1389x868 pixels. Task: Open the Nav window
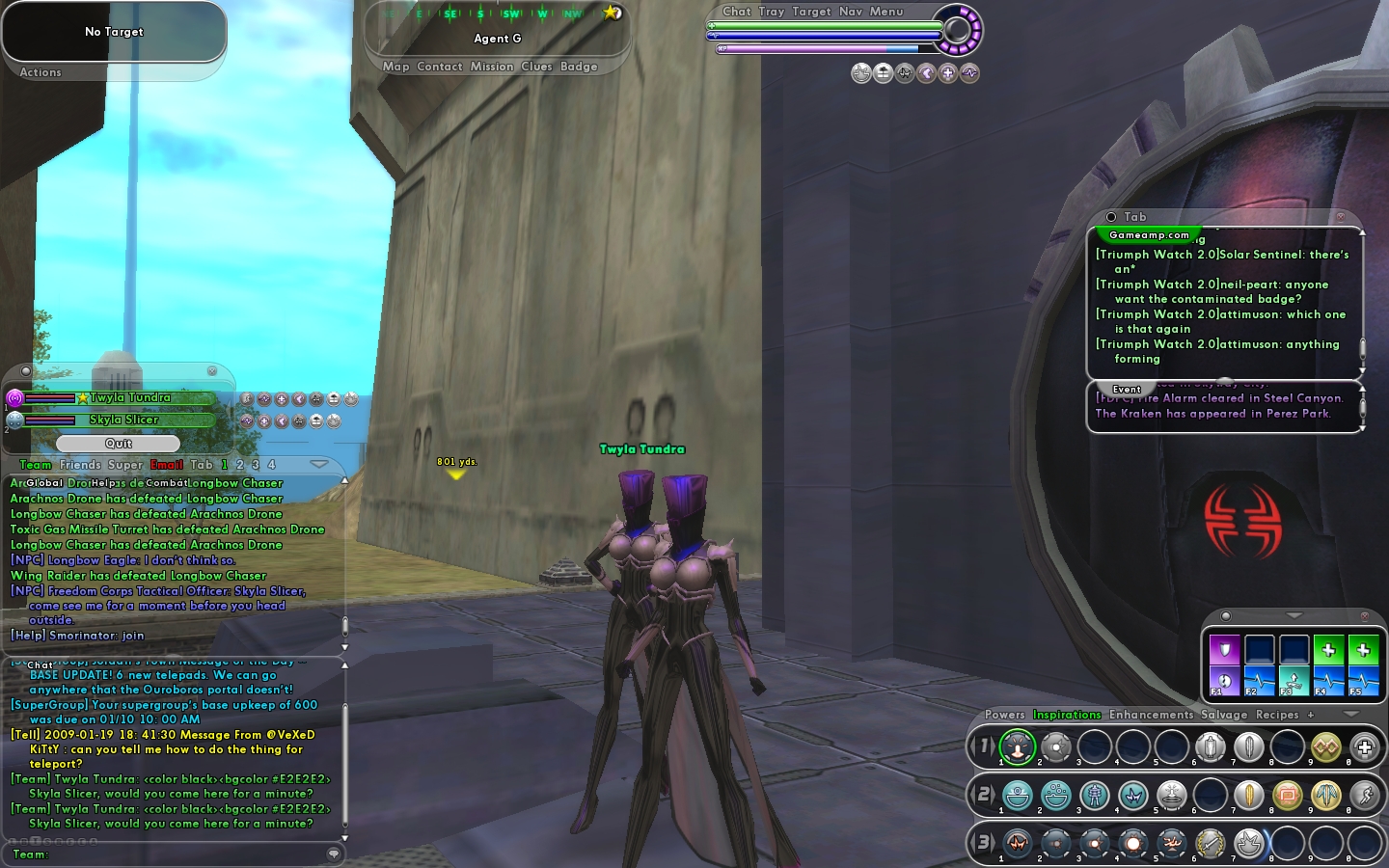(851, 12)
